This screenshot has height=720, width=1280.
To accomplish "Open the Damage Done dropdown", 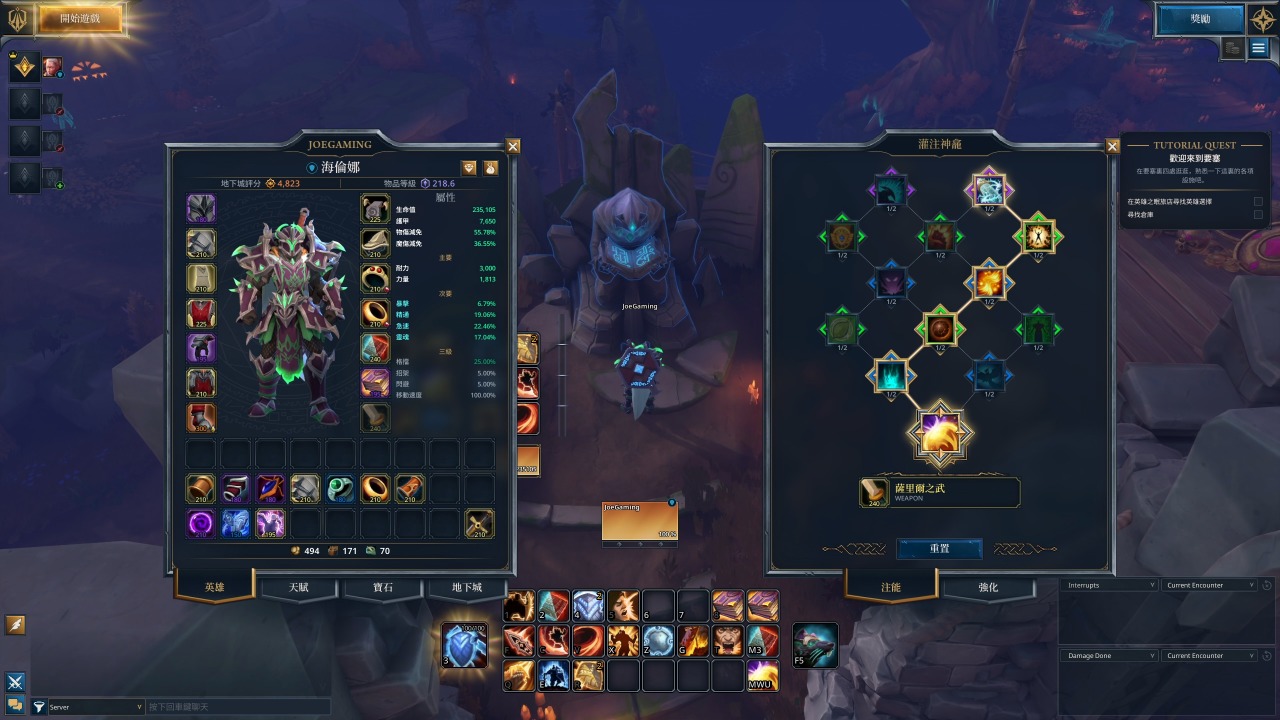I will pyautogui.click(x=1108, y=656).
